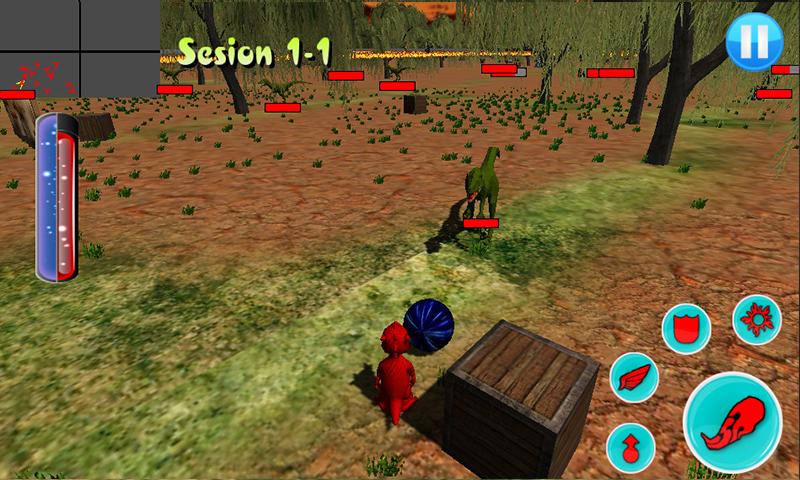
Task: Use the spiky sunburst ability
Action: (x=757, y=320)
